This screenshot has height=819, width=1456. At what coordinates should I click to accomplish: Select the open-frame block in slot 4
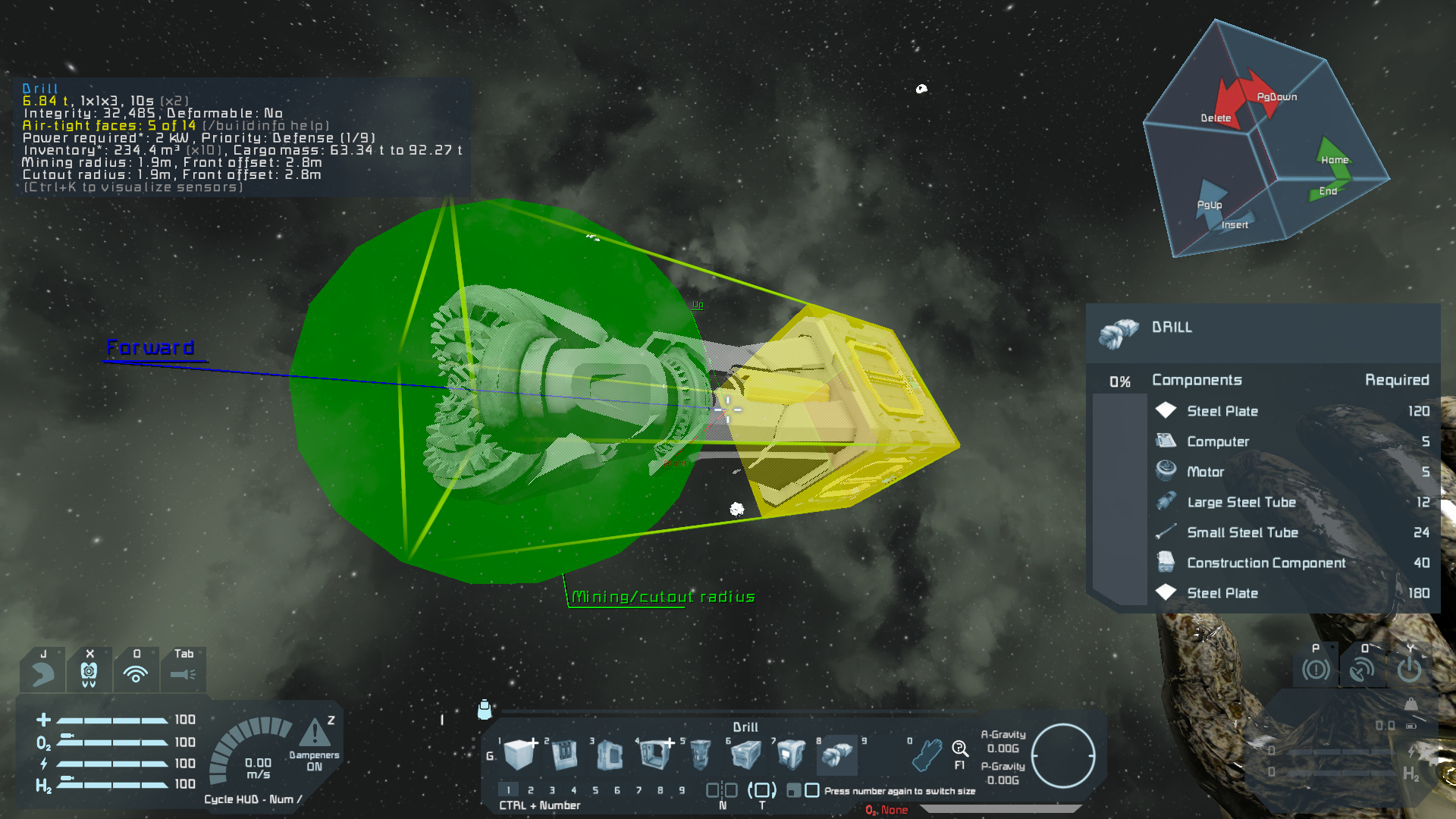654,755
